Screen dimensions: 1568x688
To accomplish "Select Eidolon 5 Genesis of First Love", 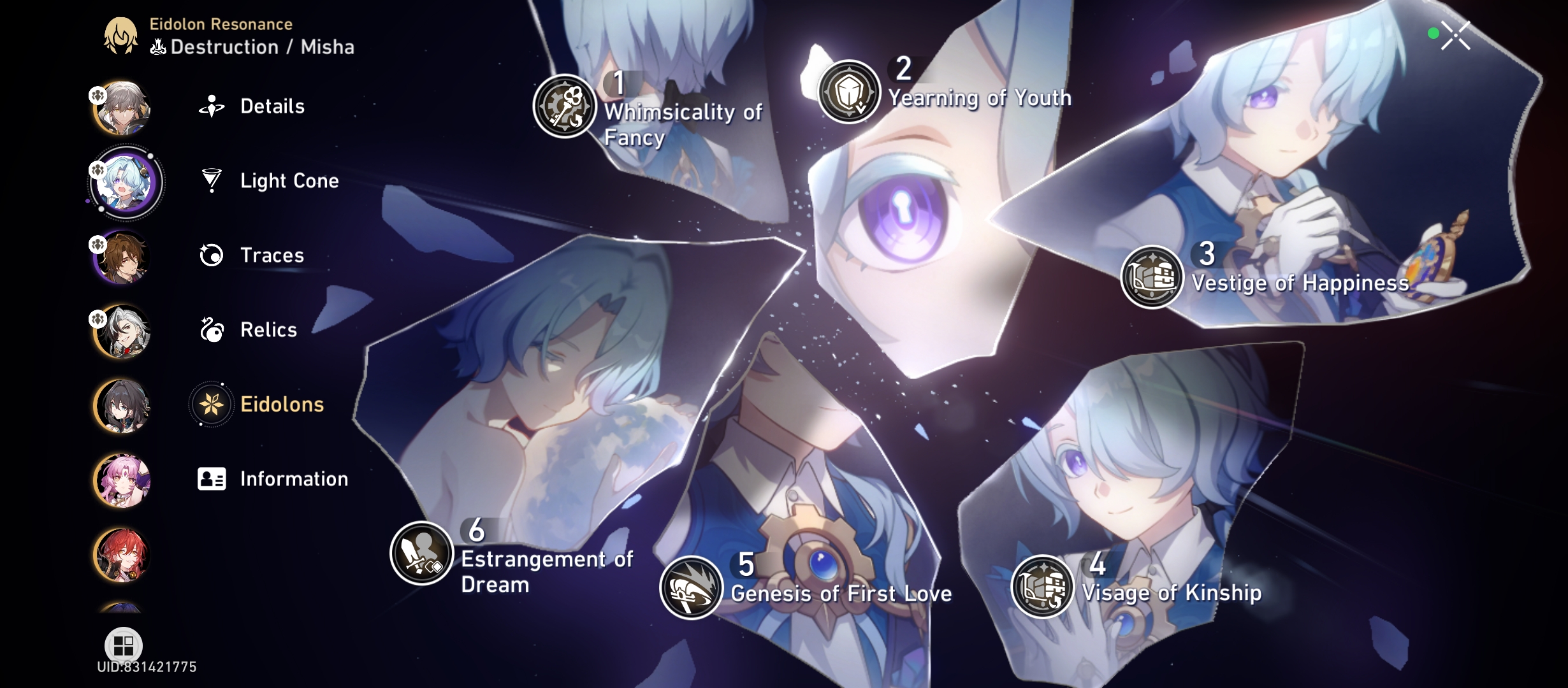I will tap(690, 589).
